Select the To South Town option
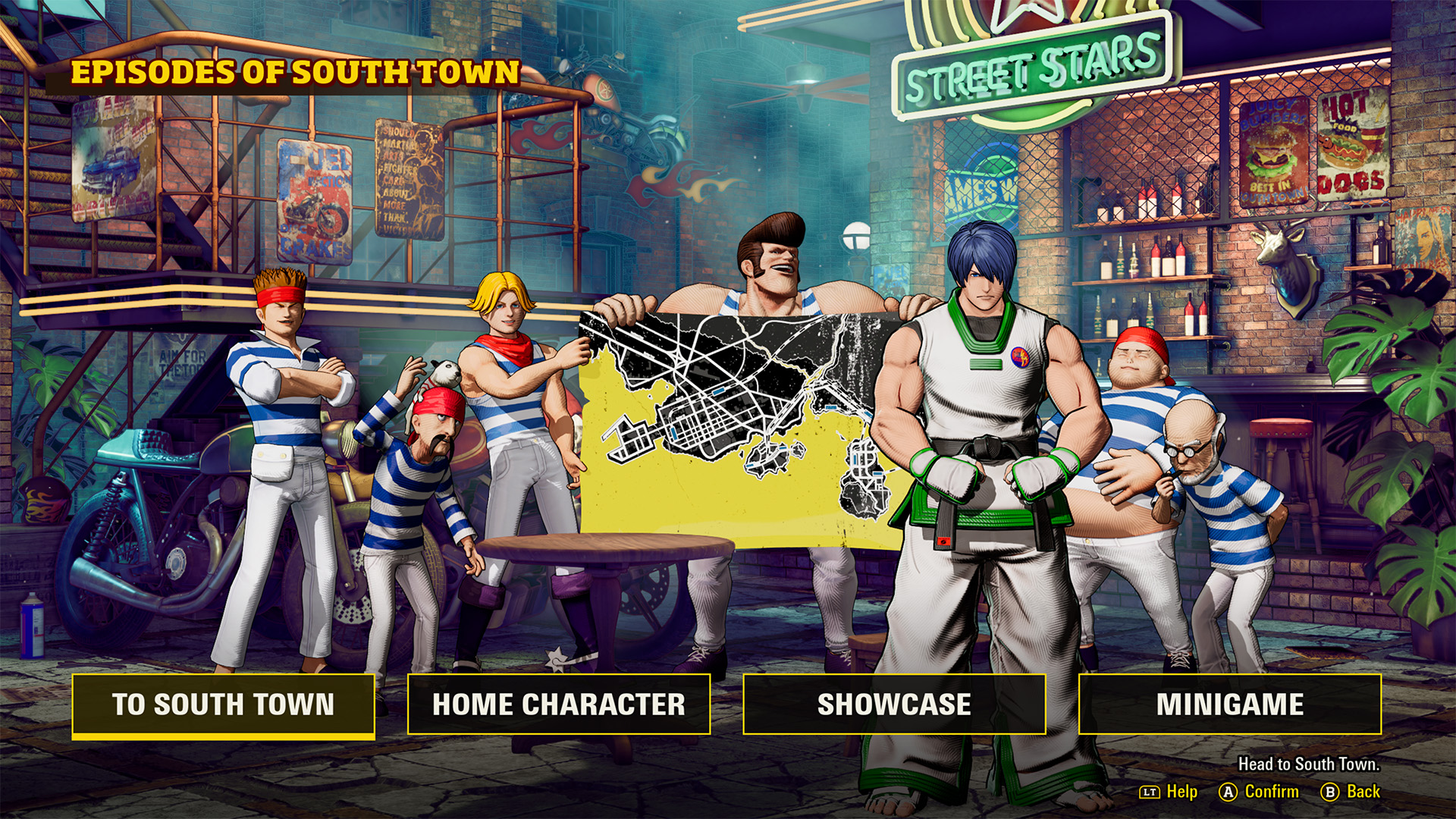1456x819 pixels. (224, 704)
